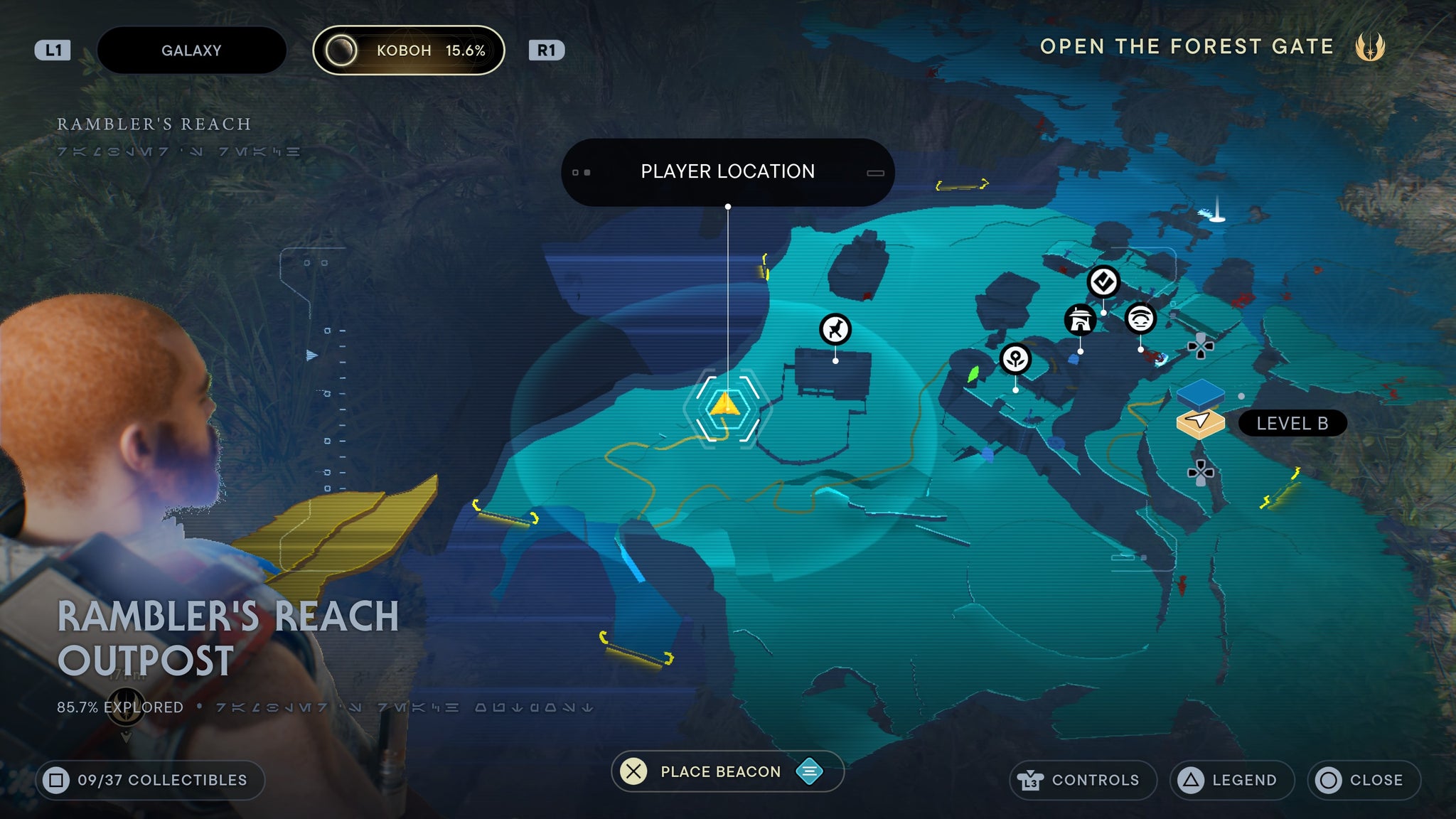Screen dimensions: 1456x819
Task: Select the Koboh 15.6% planet tab
Action: pyautogui.click(x=409, y=50)
